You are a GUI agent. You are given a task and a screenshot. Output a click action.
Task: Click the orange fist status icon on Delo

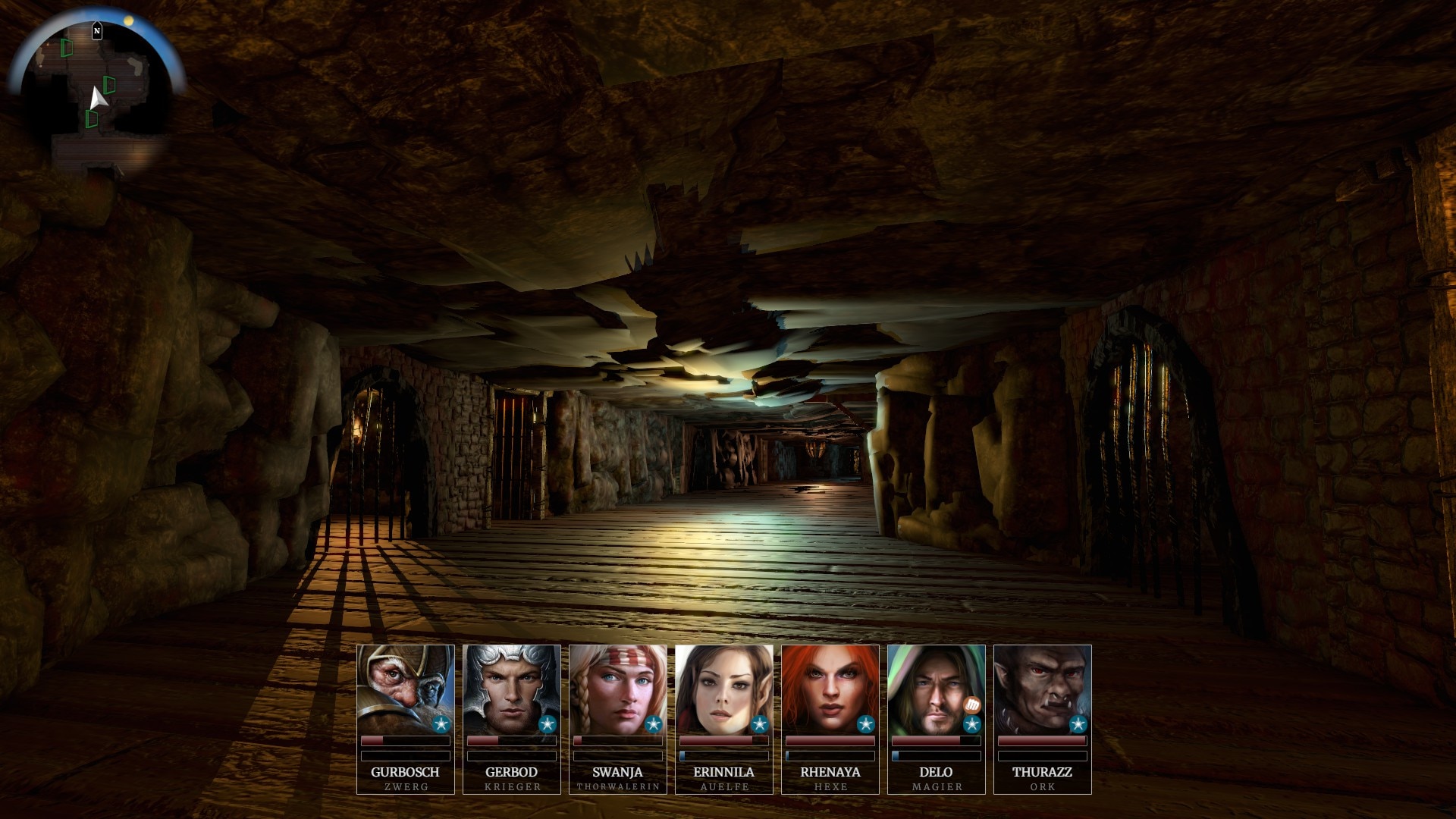pos(972,705)
